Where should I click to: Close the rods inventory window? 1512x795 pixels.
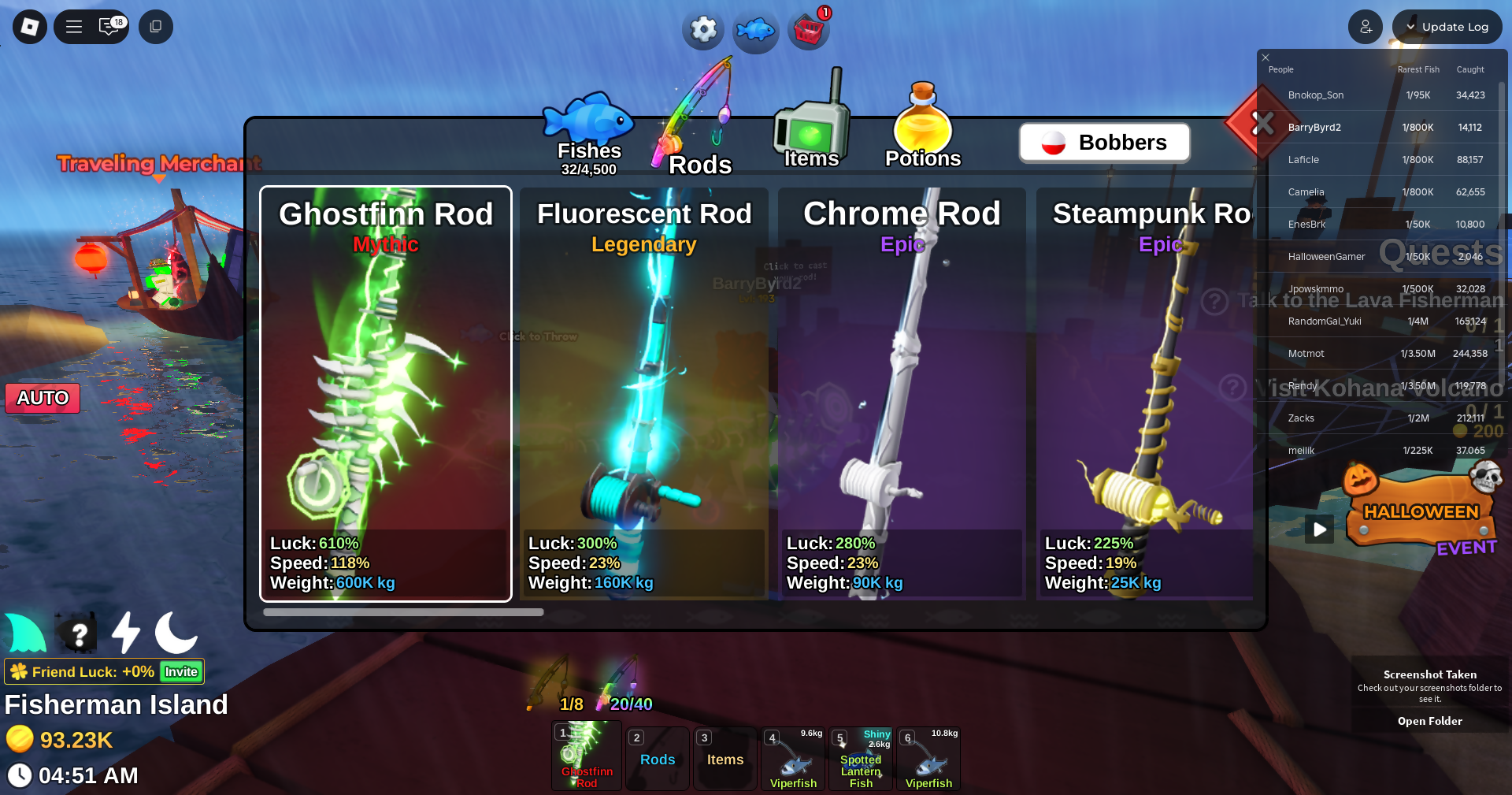point(1262,123)
